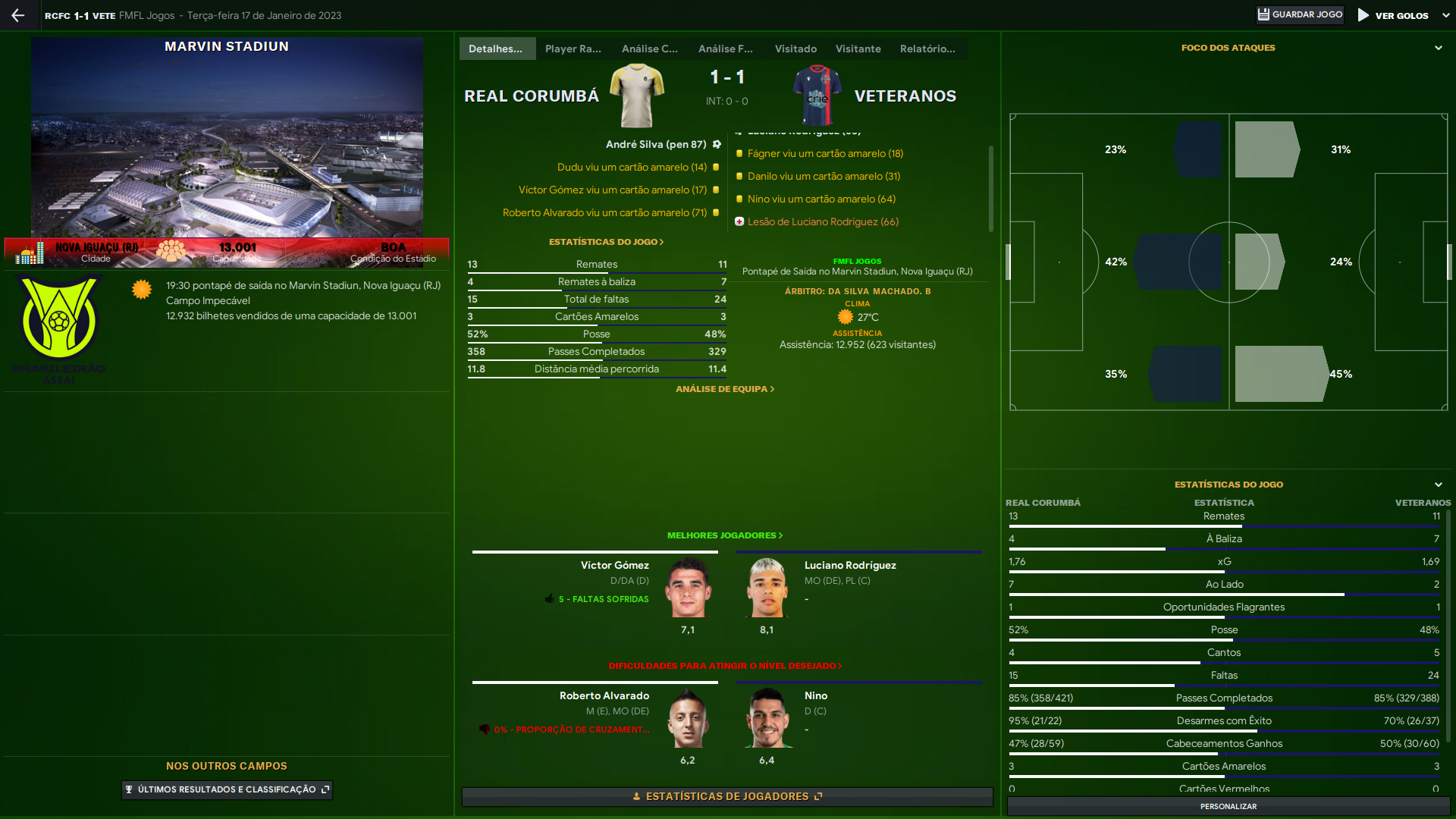Image resolution: width=1456 pixels, height=819 pixels.
Task: Open the Estatísticas do Jogo link
Action: [x=606, y=242]
